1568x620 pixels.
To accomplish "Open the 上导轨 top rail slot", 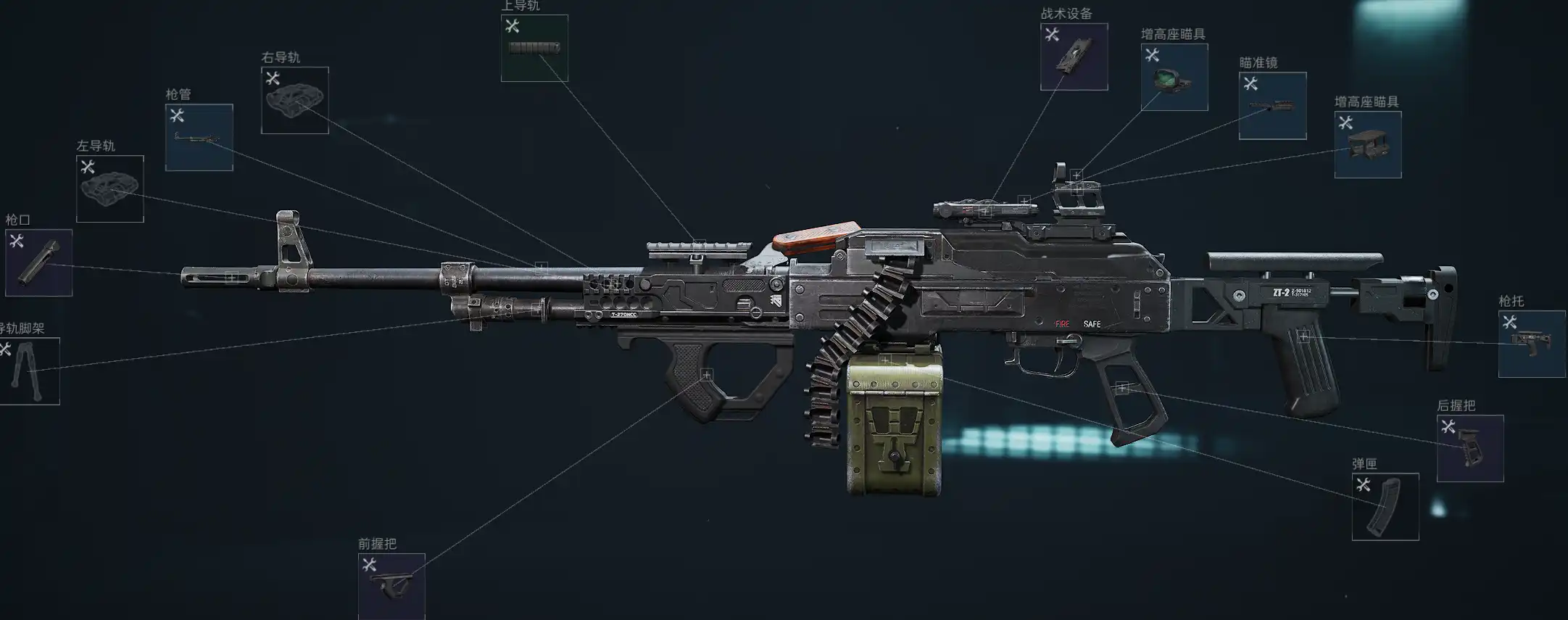I will pyautogui.click(x=534, y=48).
